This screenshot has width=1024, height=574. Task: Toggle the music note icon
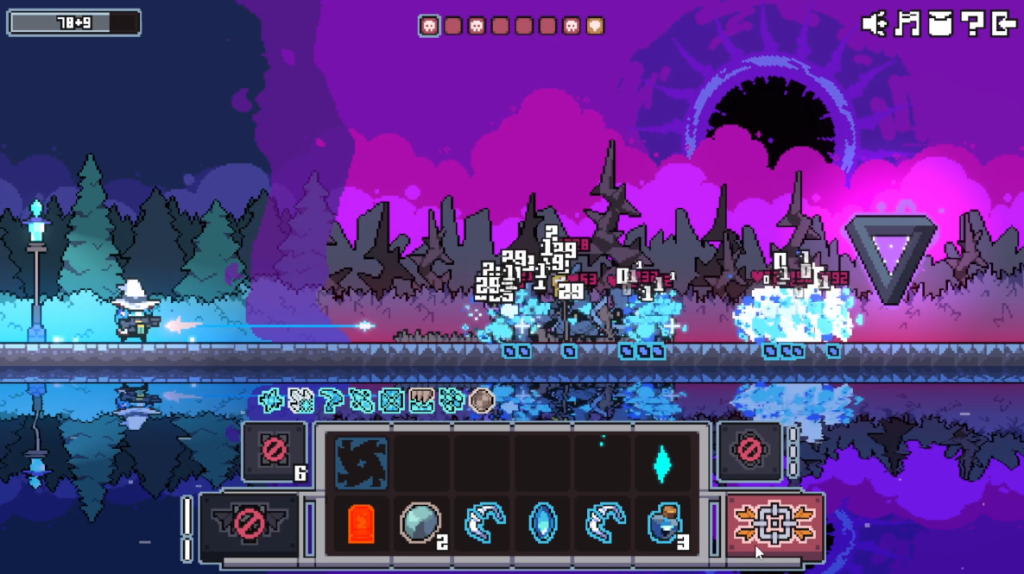click(x=908, y=24)
